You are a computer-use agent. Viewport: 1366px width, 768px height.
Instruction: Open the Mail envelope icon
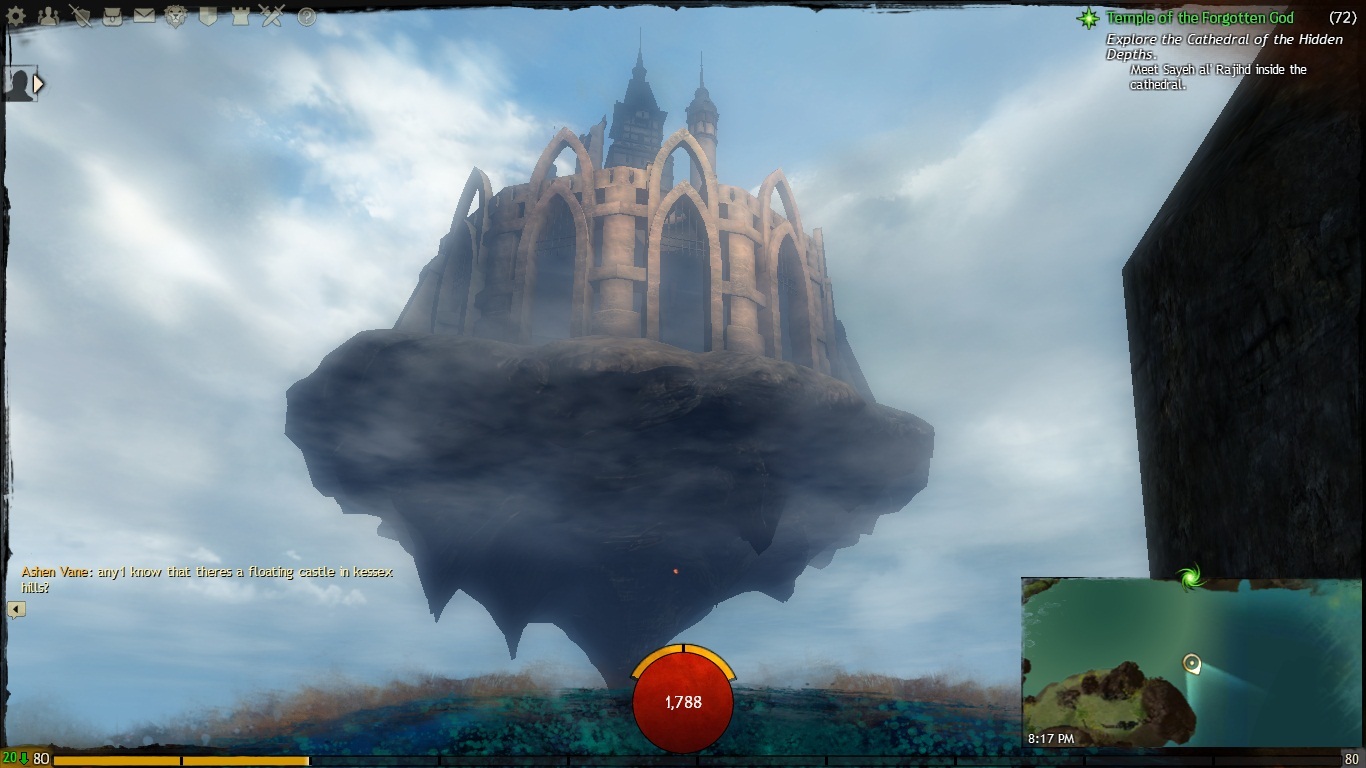[143, 15]
